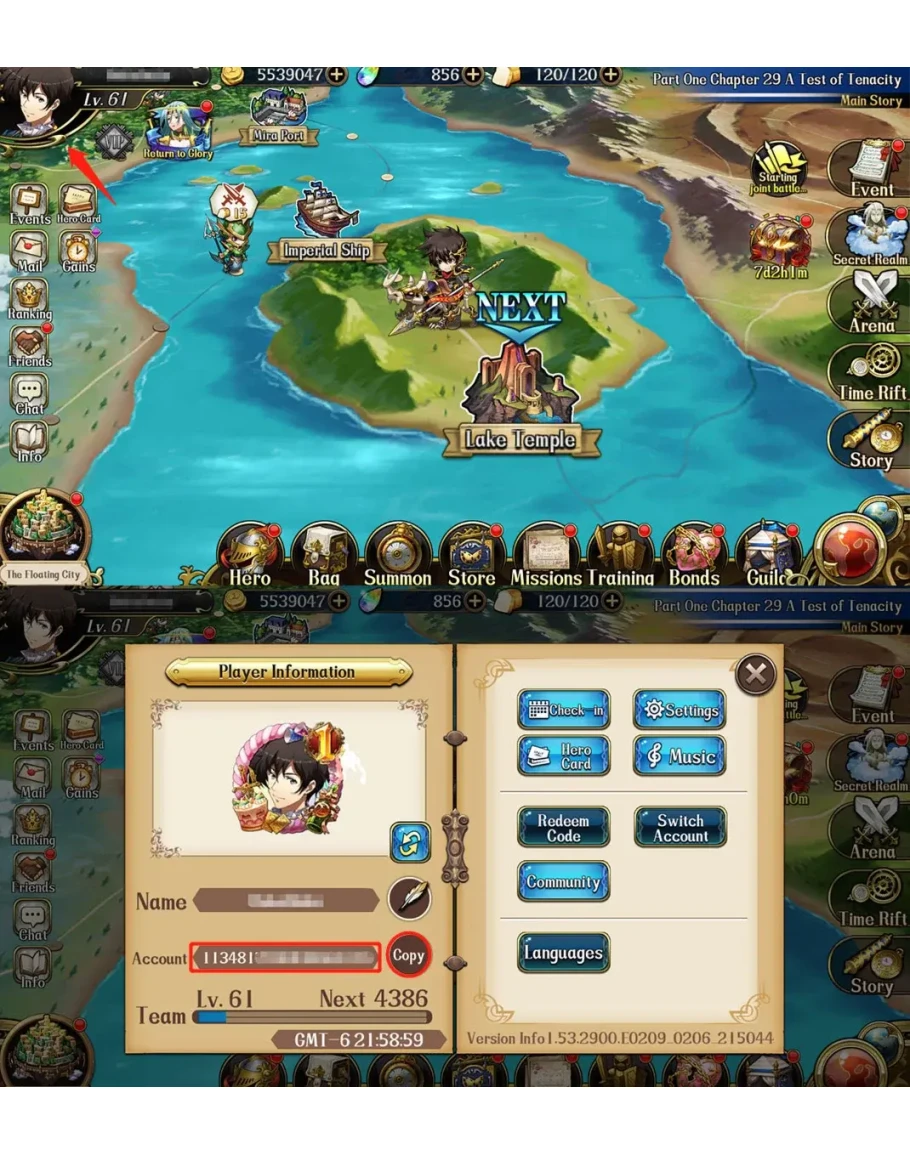
Task: View the Missions list
Action: (x=546, y=556)
